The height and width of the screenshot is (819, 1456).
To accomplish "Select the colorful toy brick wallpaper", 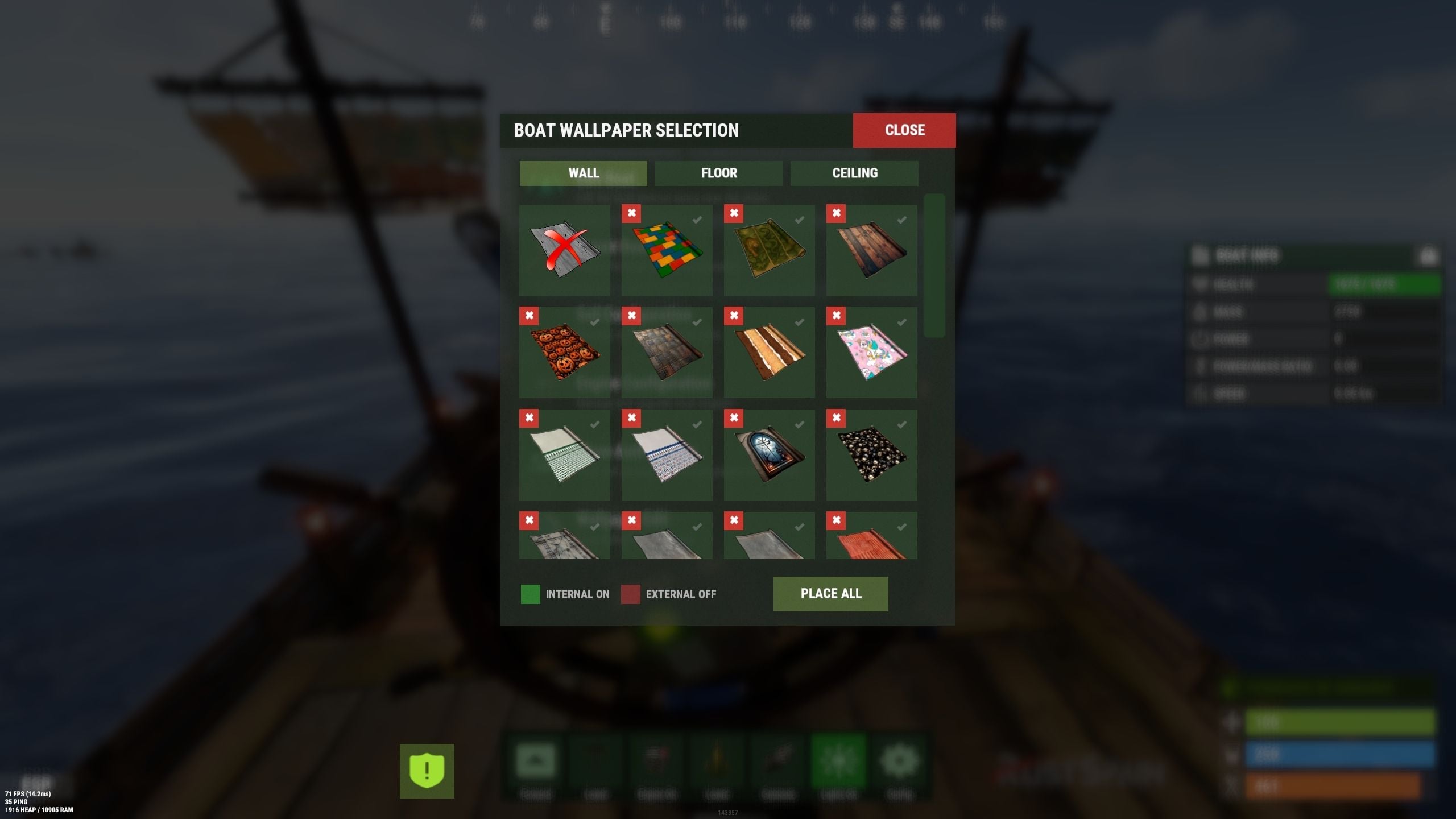I will point(667,250).
